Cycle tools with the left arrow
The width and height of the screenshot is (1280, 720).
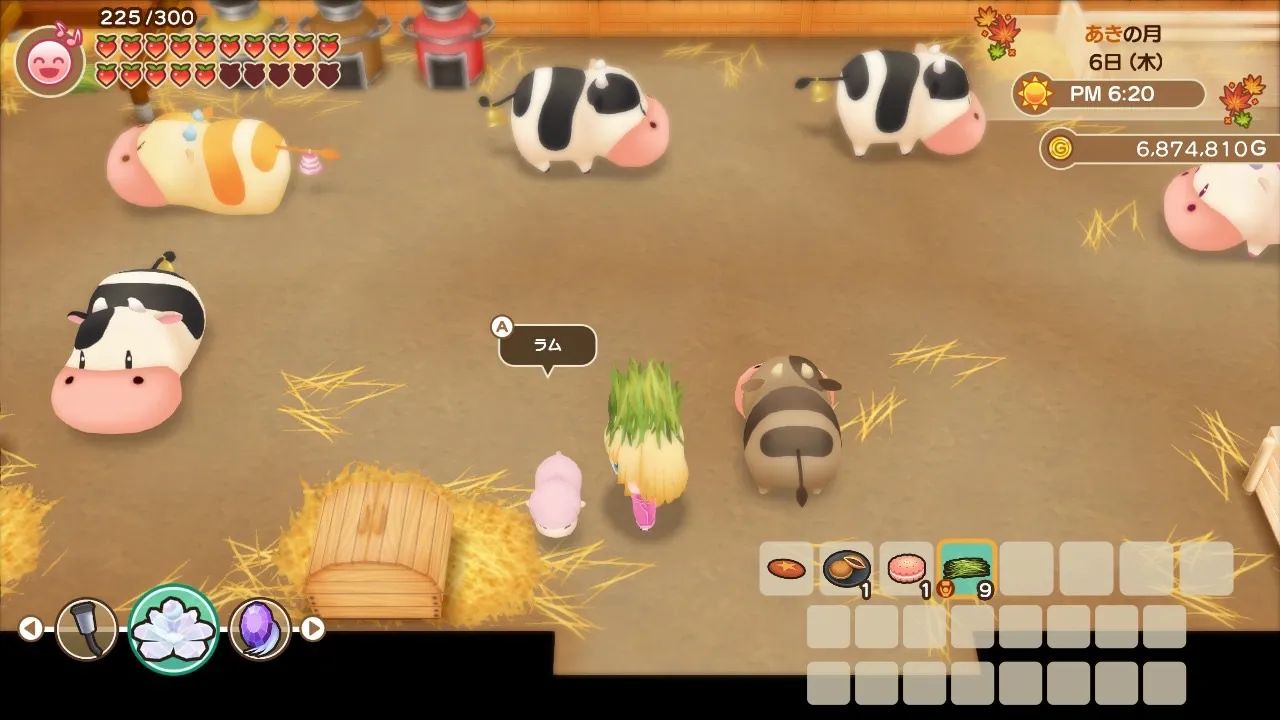coord(31,628)
